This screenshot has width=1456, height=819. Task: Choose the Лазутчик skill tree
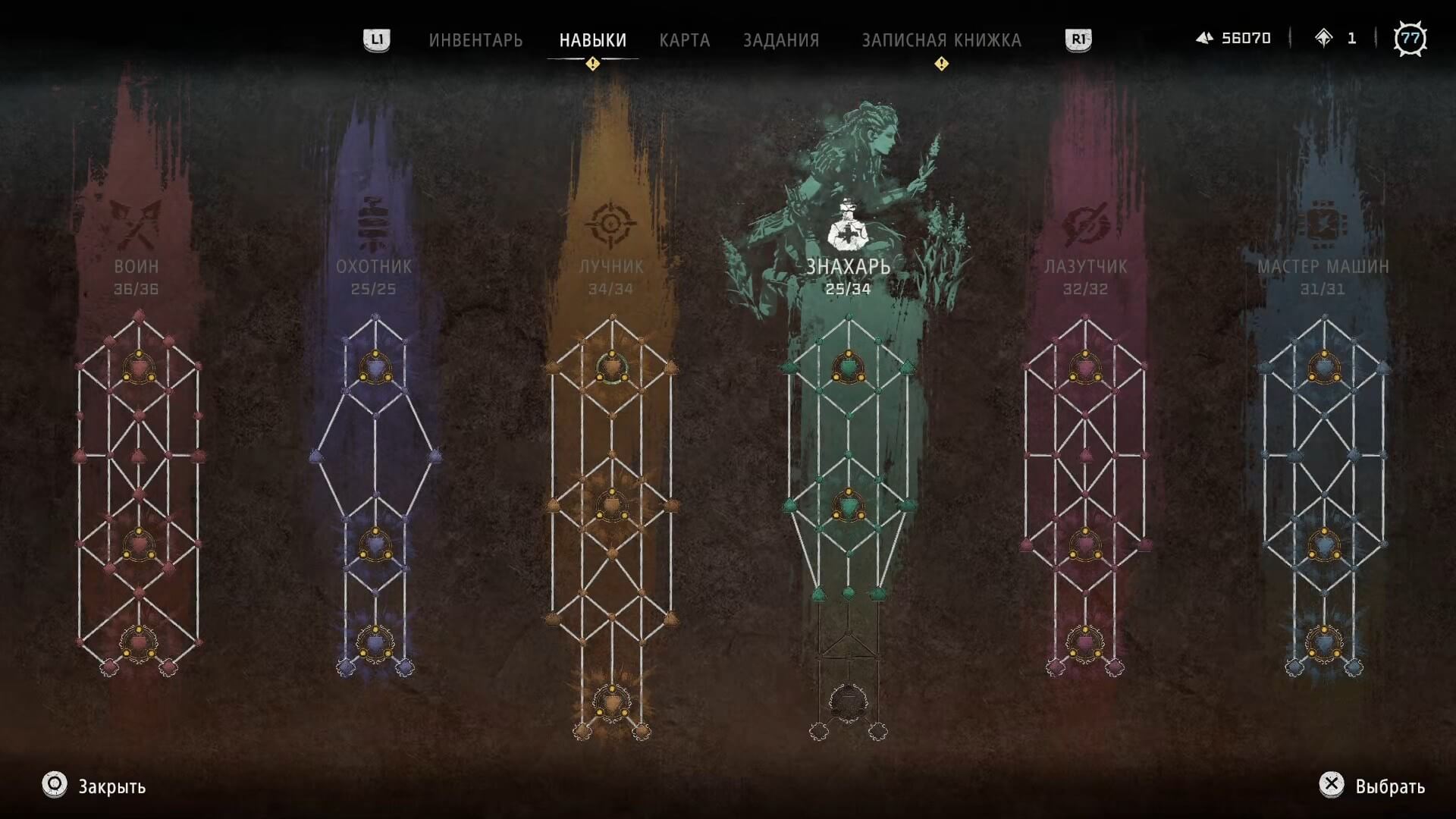coord(1085,266)
